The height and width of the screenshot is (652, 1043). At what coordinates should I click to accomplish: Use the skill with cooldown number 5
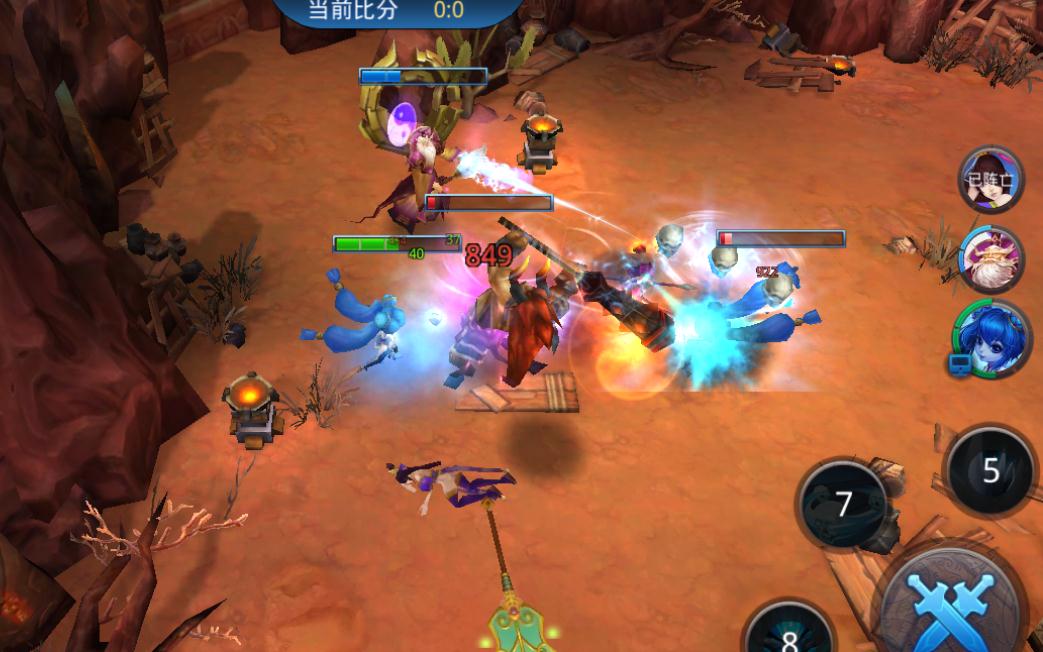click(990, 471)
